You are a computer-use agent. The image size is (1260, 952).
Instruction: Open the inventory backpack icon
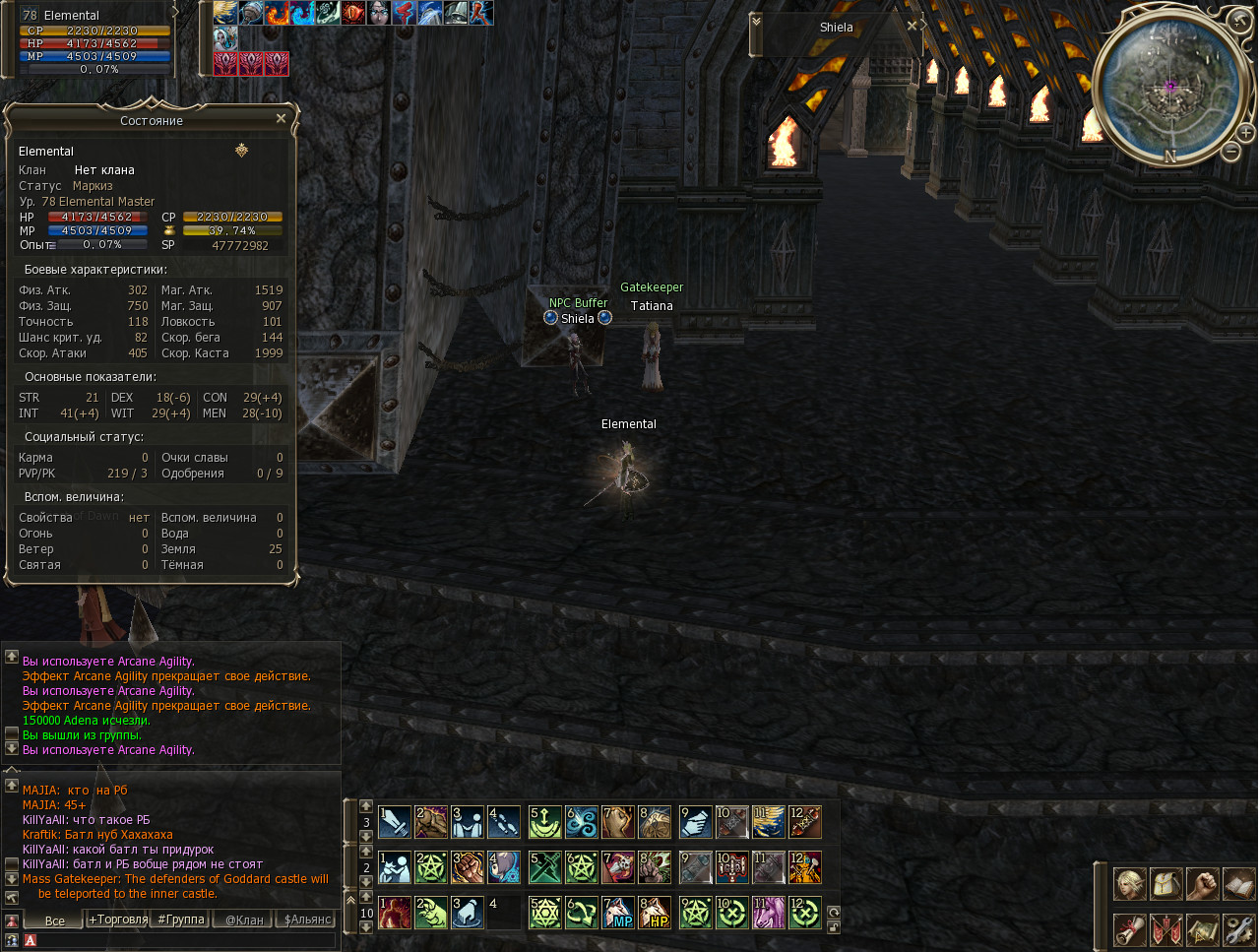tap(1166, 884)
